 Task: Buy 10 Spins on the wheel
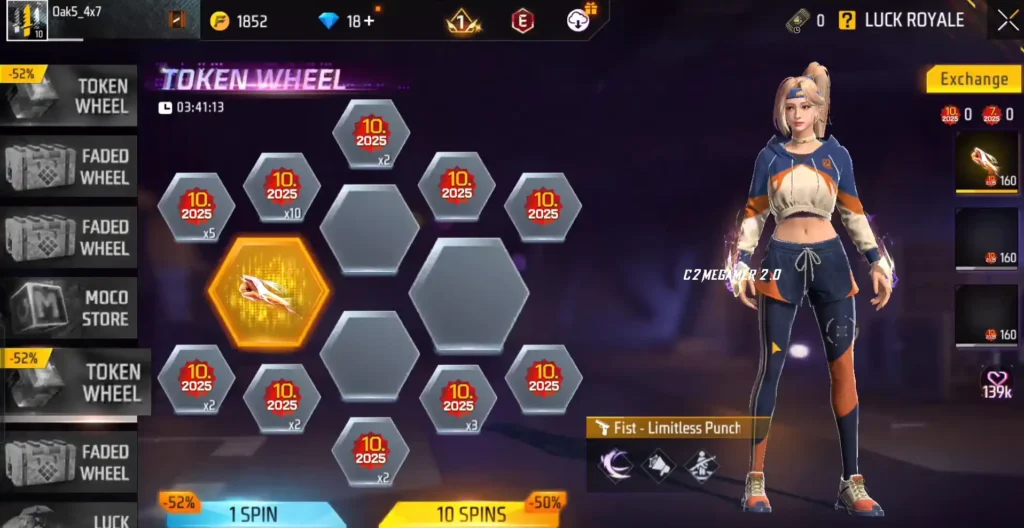coord(470,514)
